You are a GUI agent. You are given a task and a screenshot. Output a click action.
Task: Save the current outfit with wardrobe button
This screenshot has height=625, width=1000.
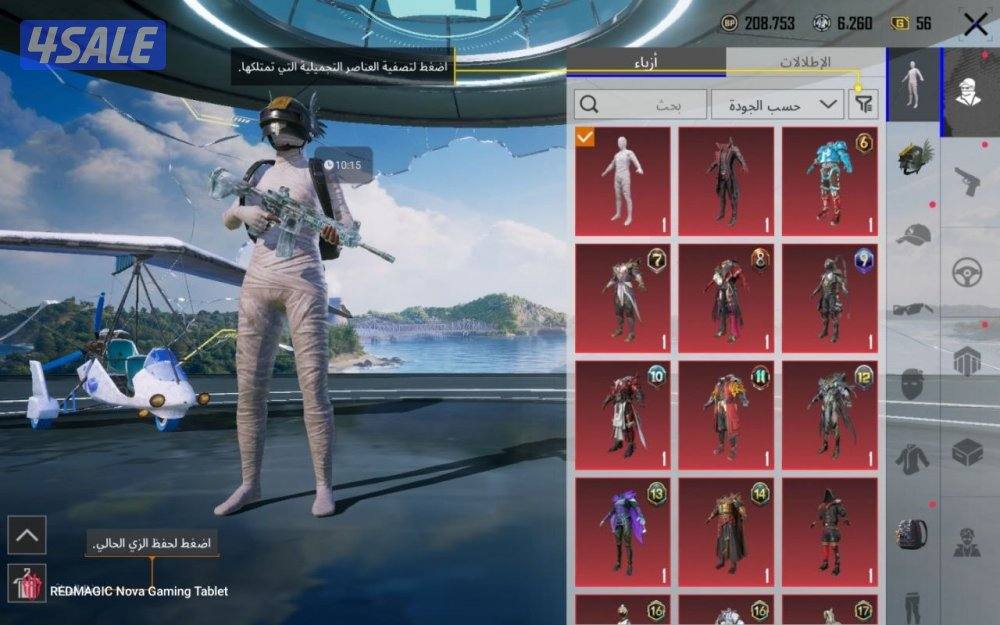pyautogui.click(x=26, y=583)
